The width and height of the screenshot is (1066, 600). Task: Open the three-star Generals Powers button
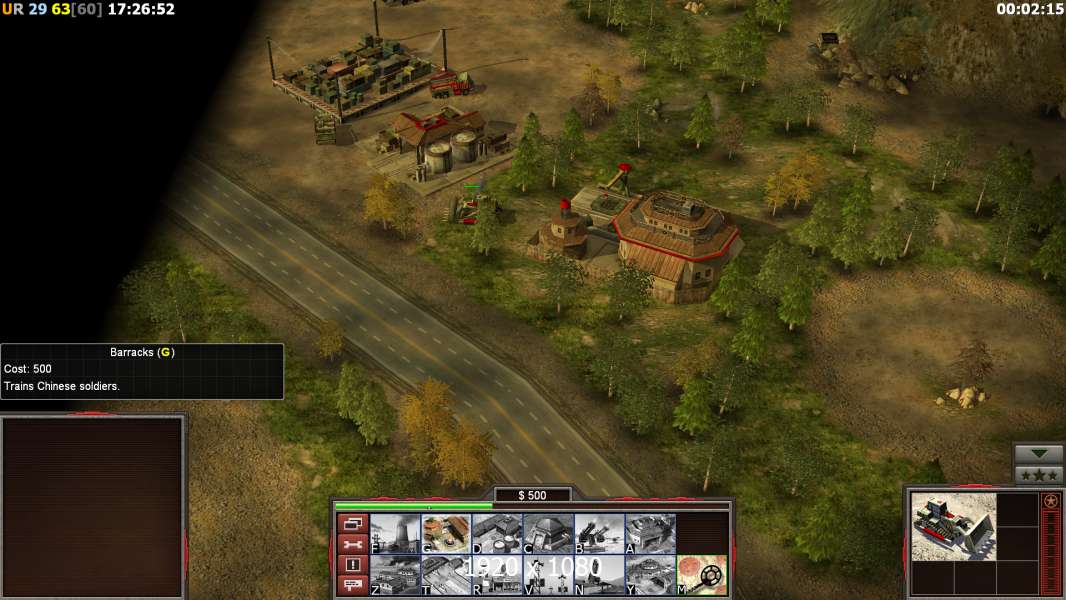[1039, 475]
